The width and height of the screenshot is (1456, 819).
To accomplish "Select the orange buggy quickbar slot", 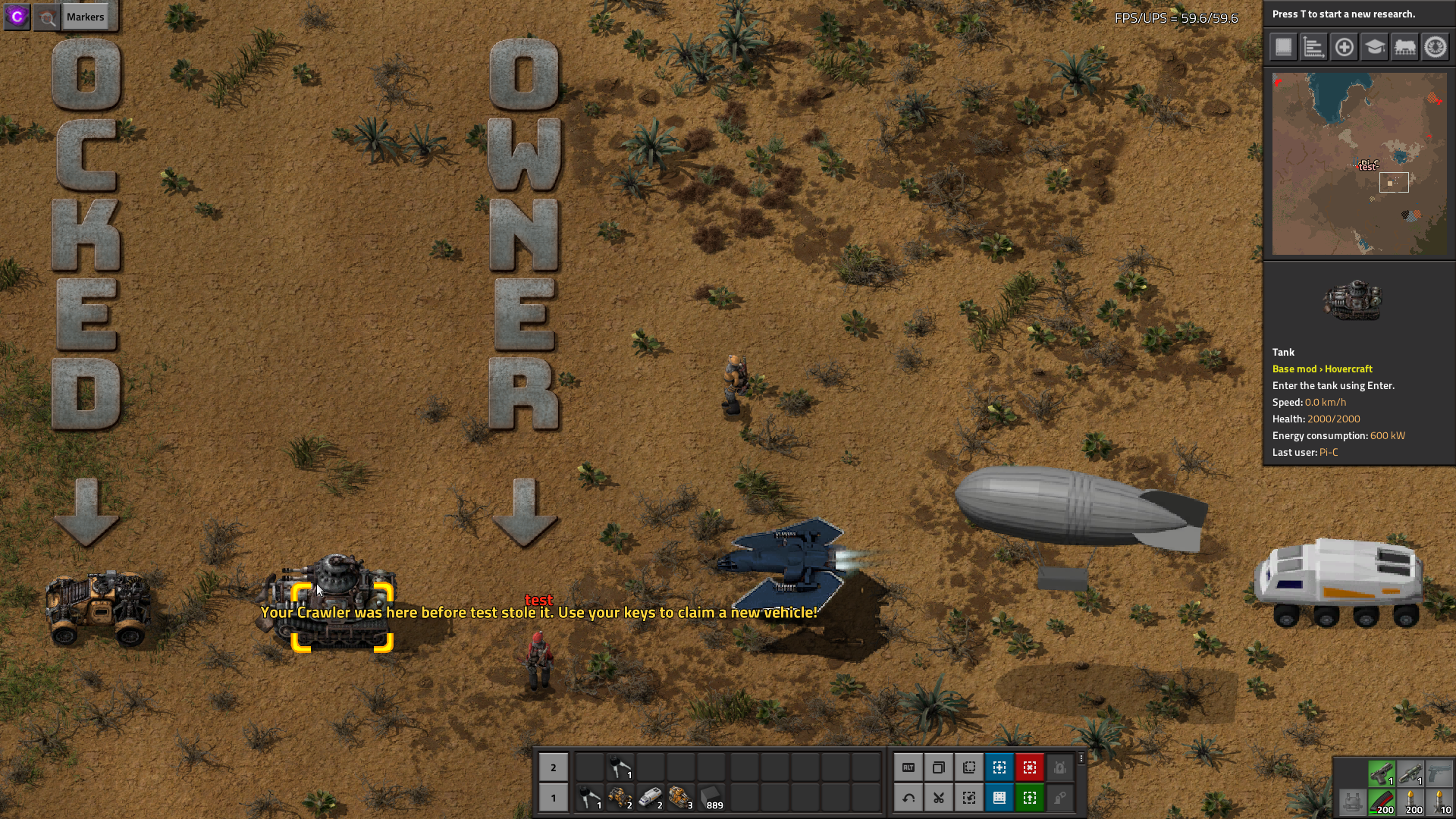I will pos(620,798).
